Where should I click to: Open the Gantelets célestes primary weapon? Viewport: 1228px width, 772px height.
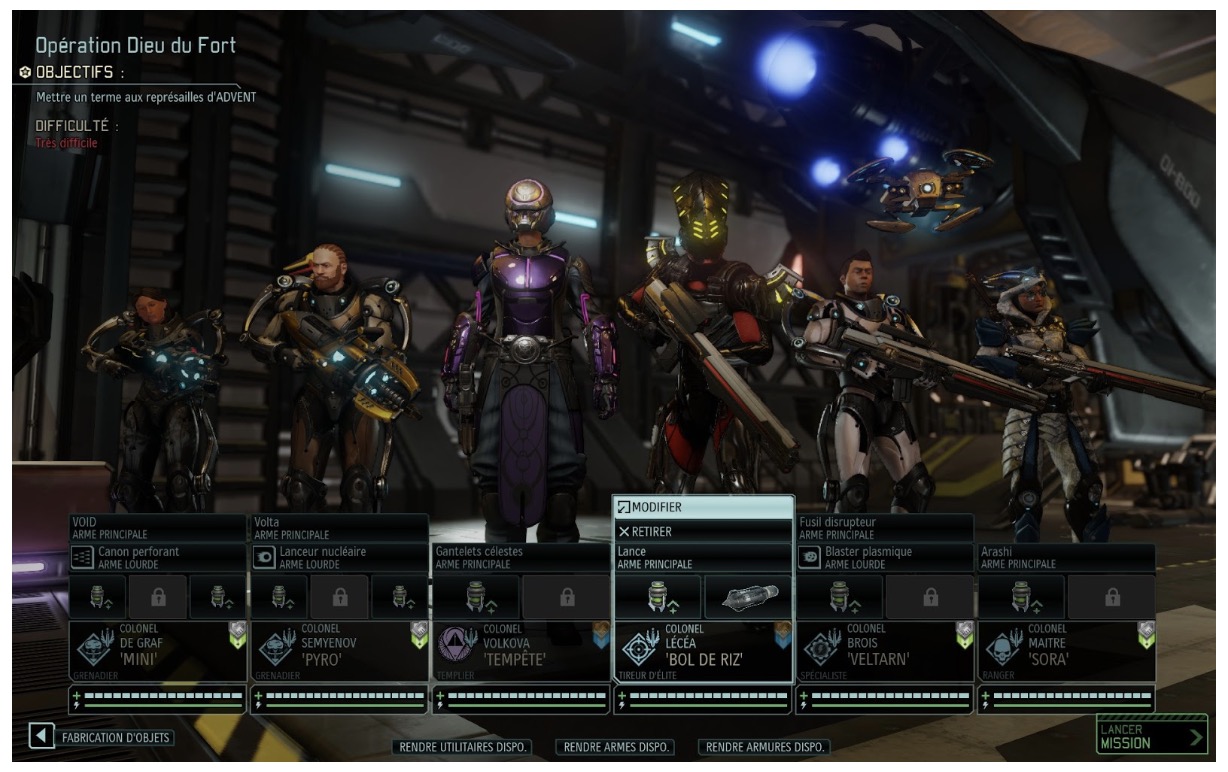pos(520,557)
